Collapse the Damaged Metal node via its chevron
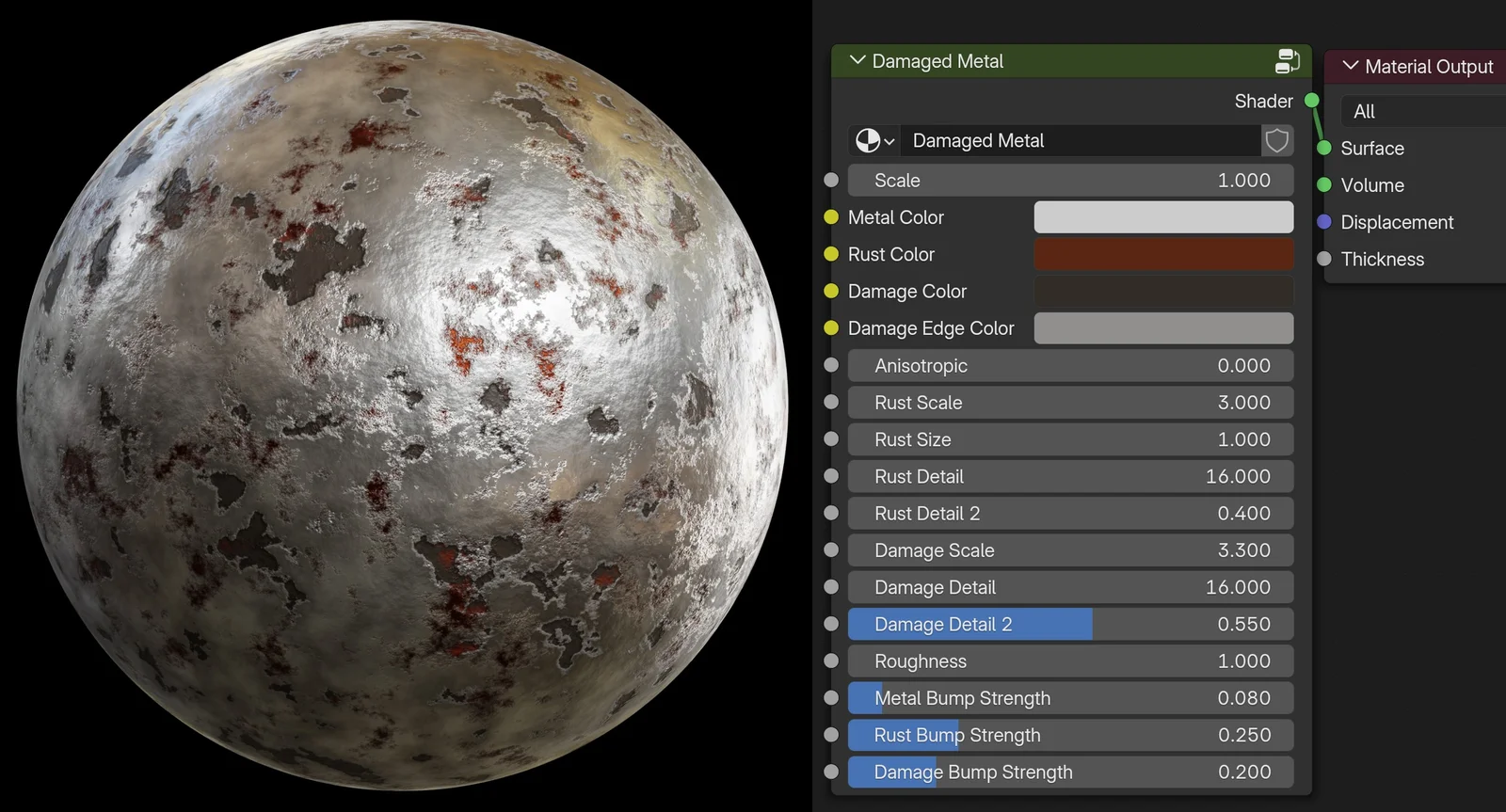This screenshot has height=812, width=1506. 857,60
